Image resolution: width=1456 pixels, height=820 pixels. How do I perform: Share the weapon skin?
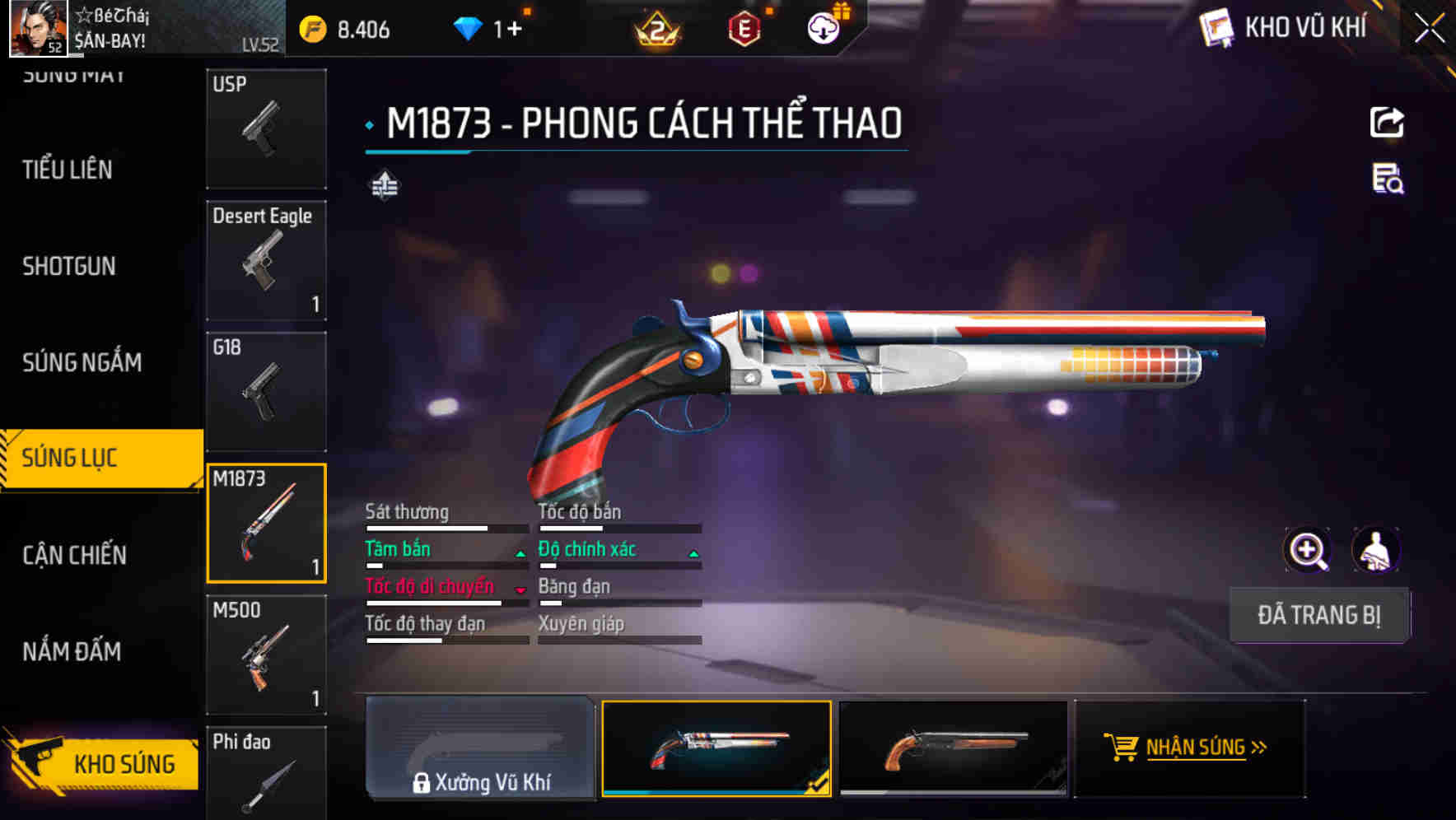click(x=1387, y=123)
